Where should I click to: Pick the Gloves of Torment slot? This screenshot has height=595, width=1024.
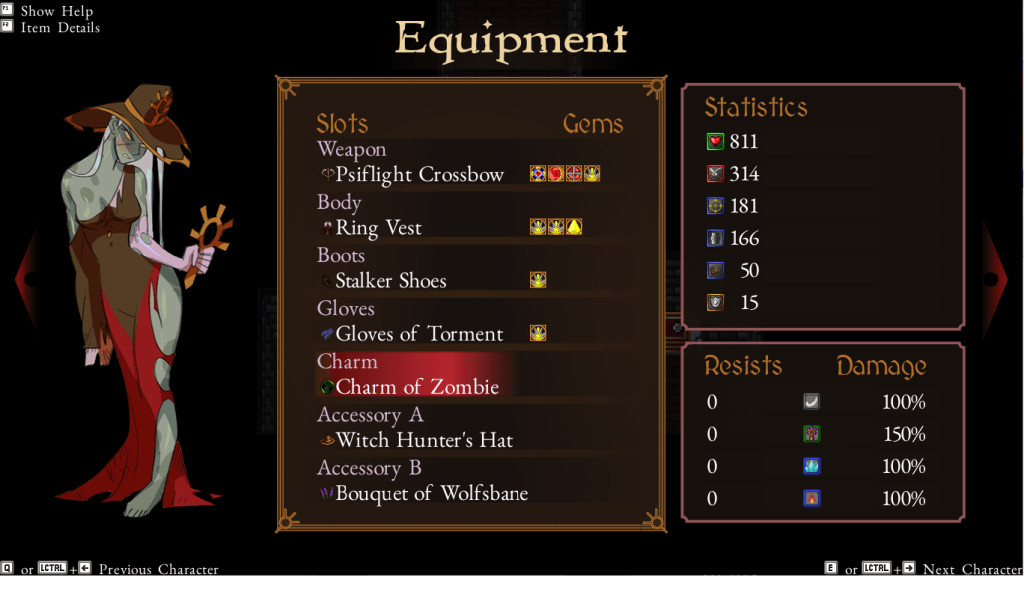[419, 334]
